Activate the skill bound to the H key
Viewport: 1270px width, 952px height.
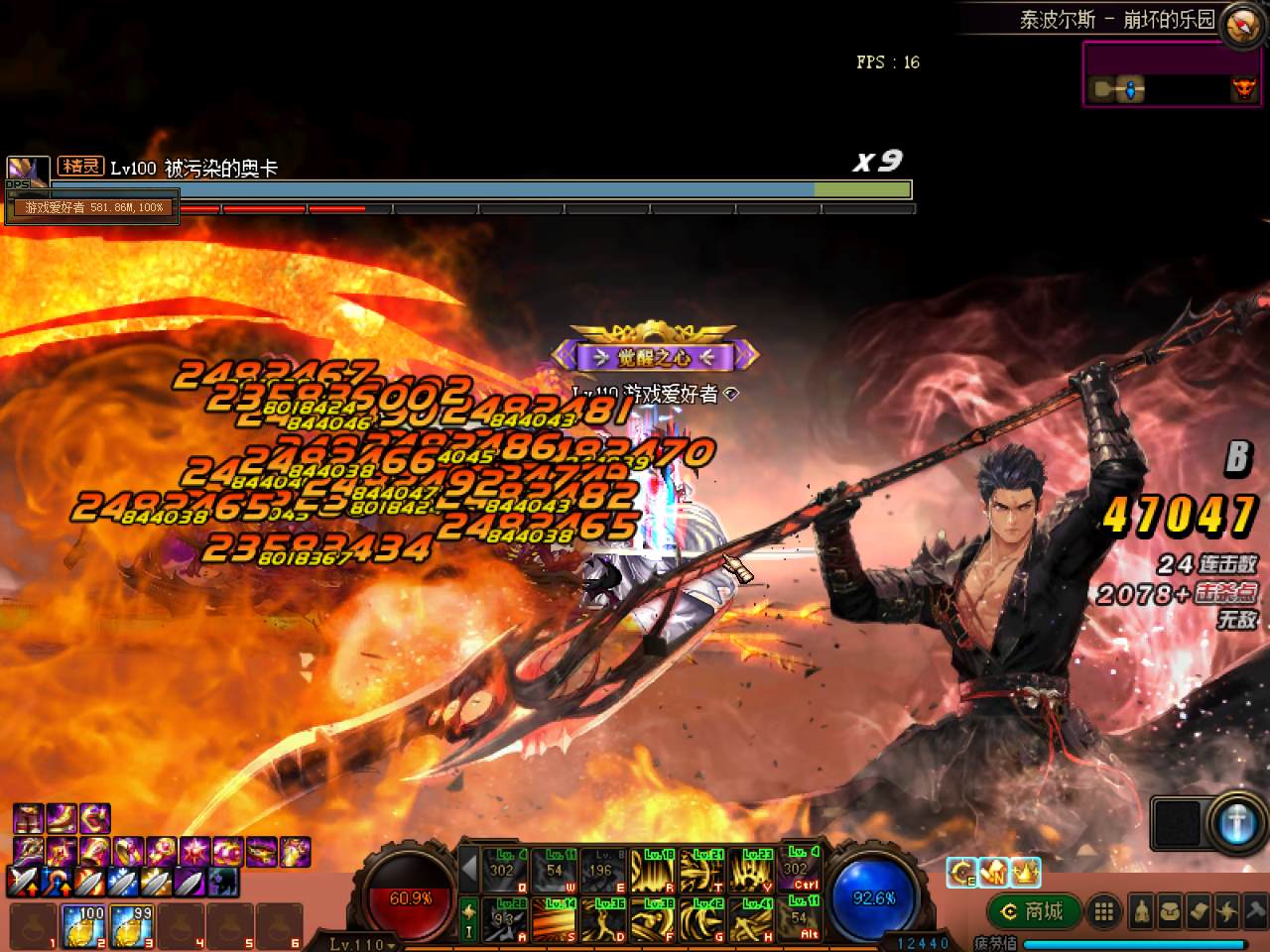click(x=751, y=919)
